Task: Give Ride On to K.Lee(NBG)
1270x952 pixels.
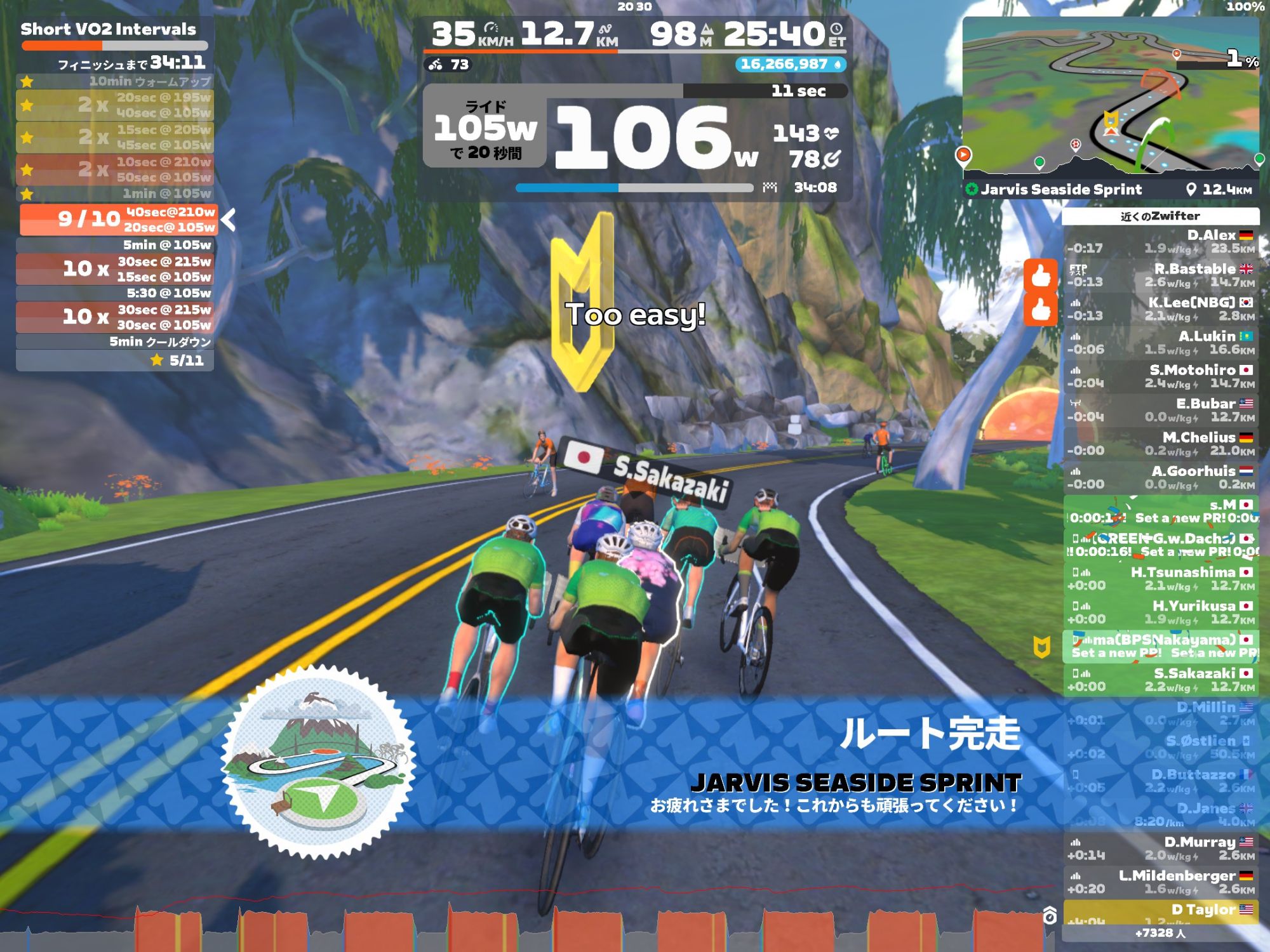Action: 1040,310
